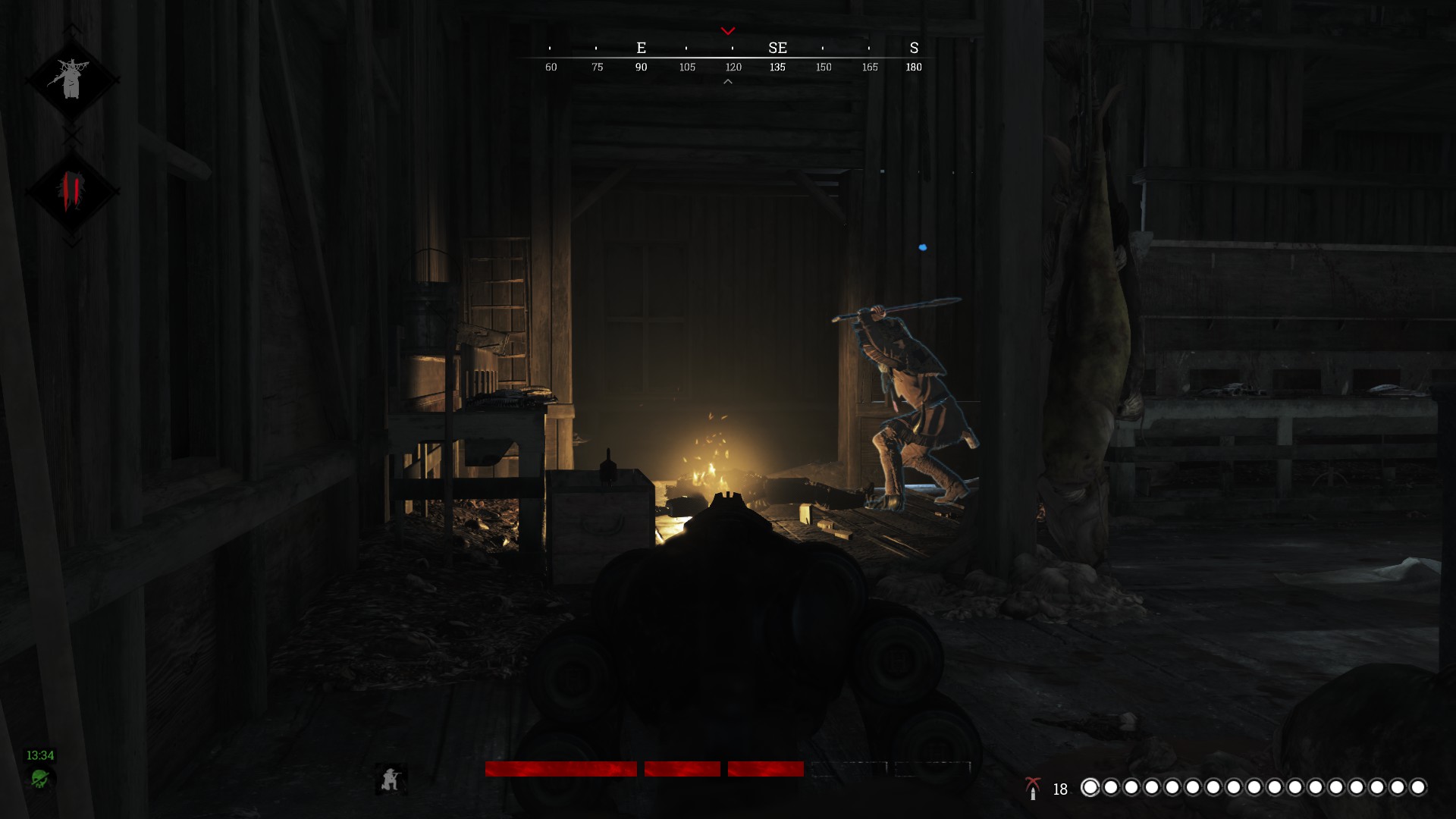
Task: Select the SE compass heading label
Action: coord(777,48)
